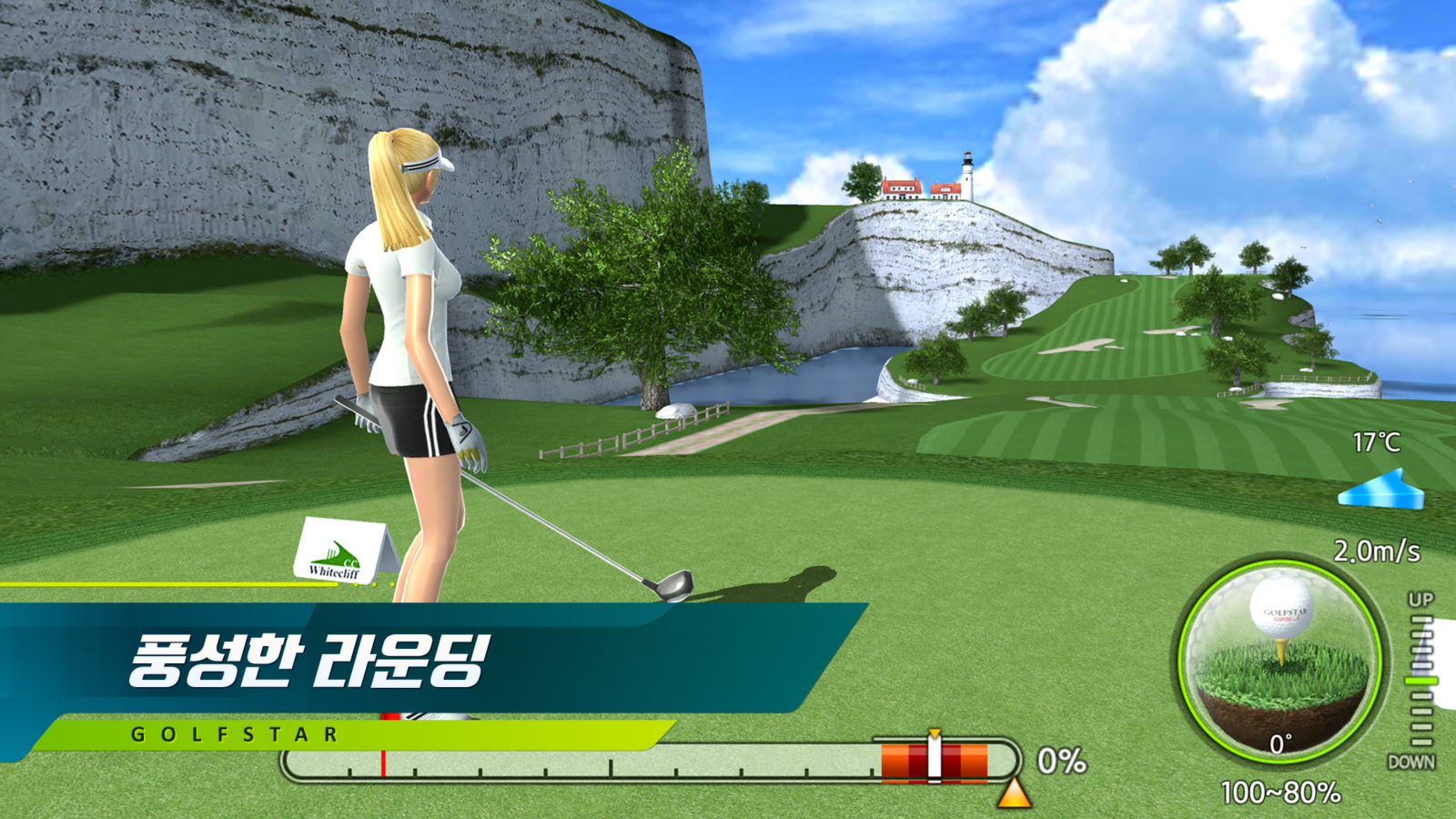Click the DOWN trajectory label

point(1411,763)
